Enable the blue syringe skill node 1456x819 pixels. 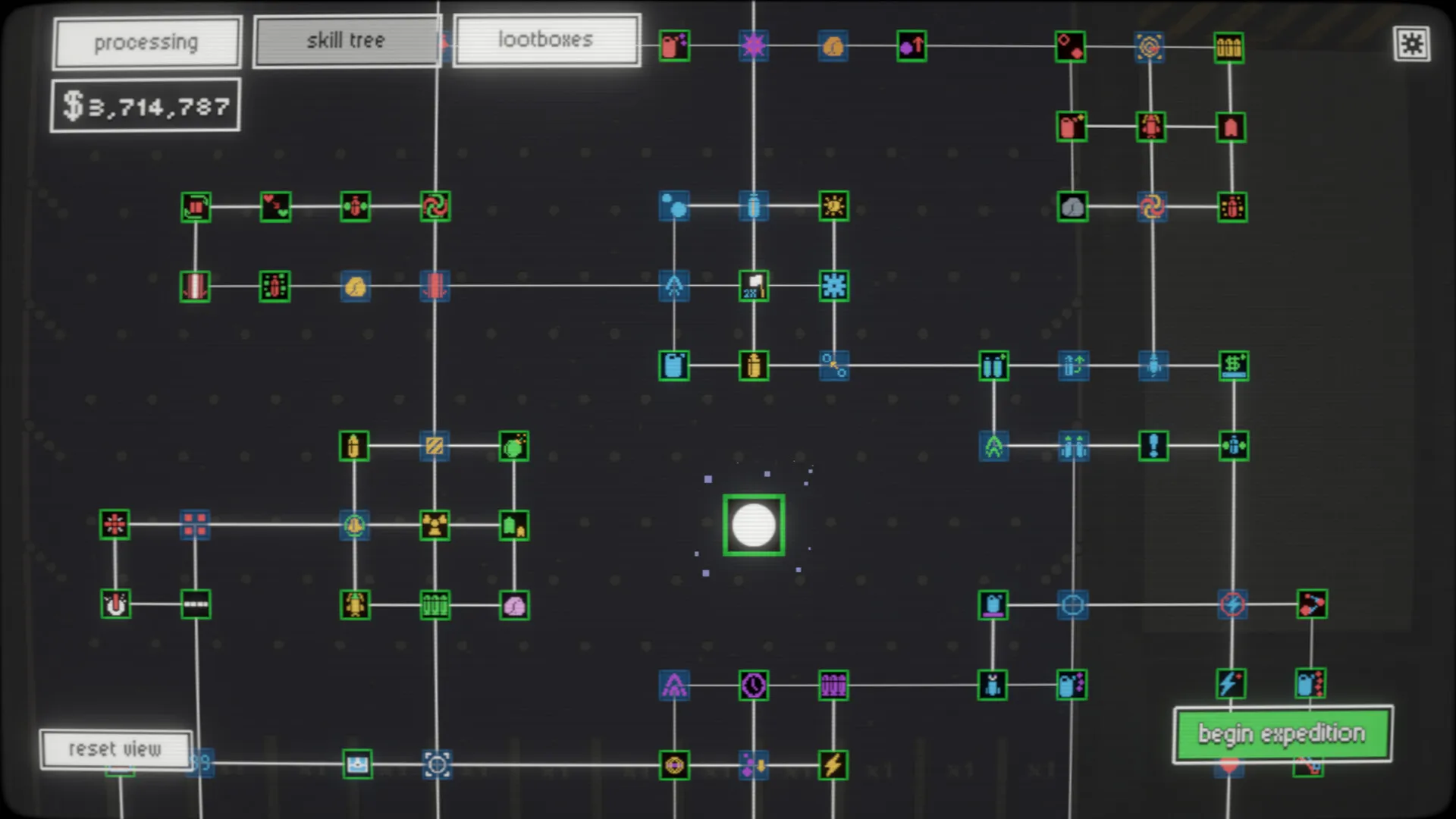tap(753, 206)
